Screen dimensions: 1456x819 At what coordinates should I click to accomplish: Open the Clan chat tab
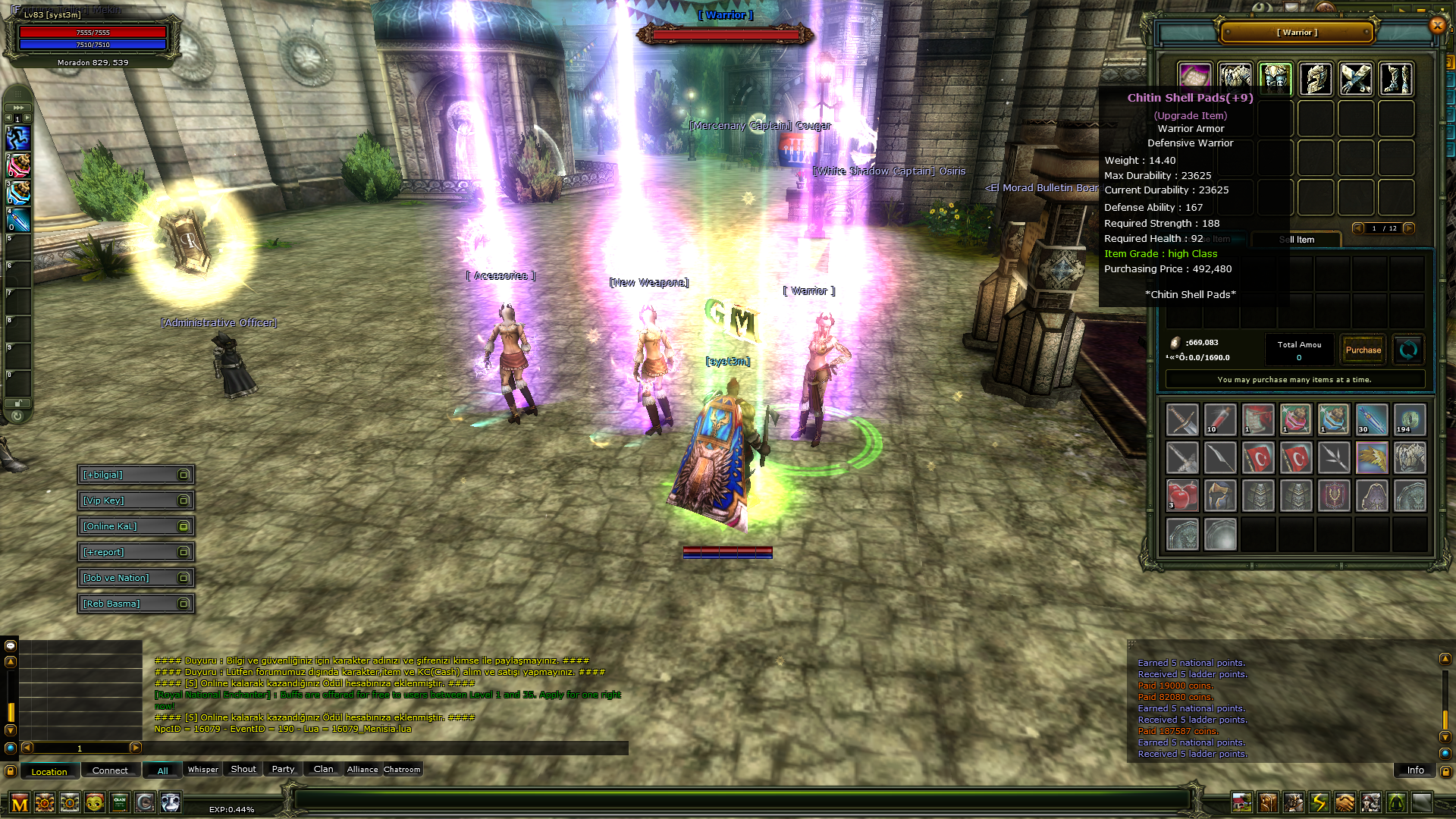[x=323, y=770]
